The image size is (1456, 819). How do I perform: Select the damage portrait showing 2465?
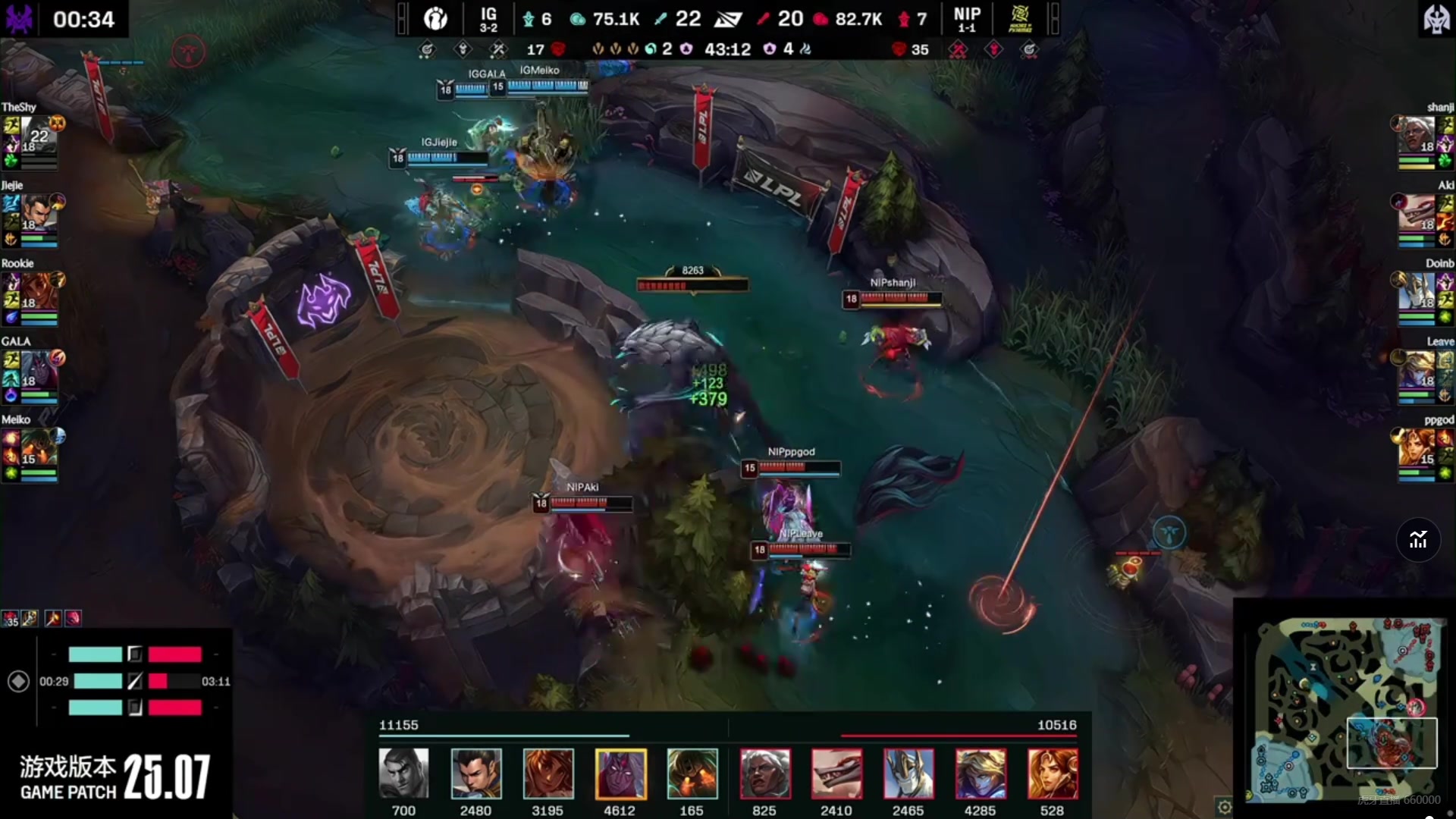(x=908, y=773)
